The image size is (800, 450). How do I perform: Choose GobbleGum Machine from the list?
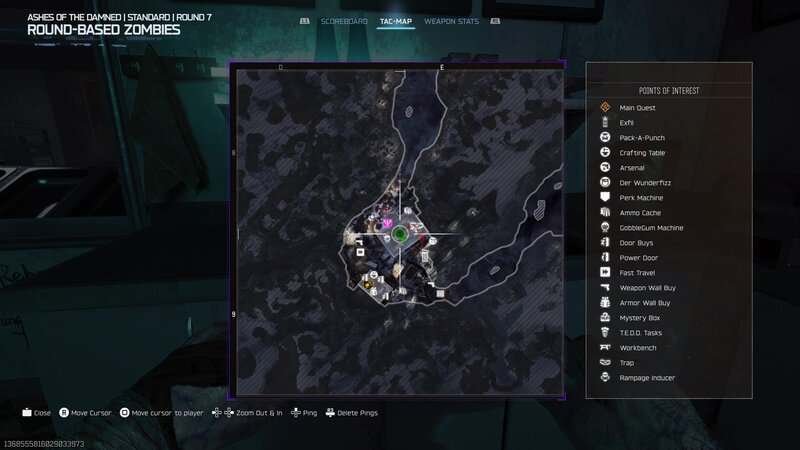pos(649,228)
